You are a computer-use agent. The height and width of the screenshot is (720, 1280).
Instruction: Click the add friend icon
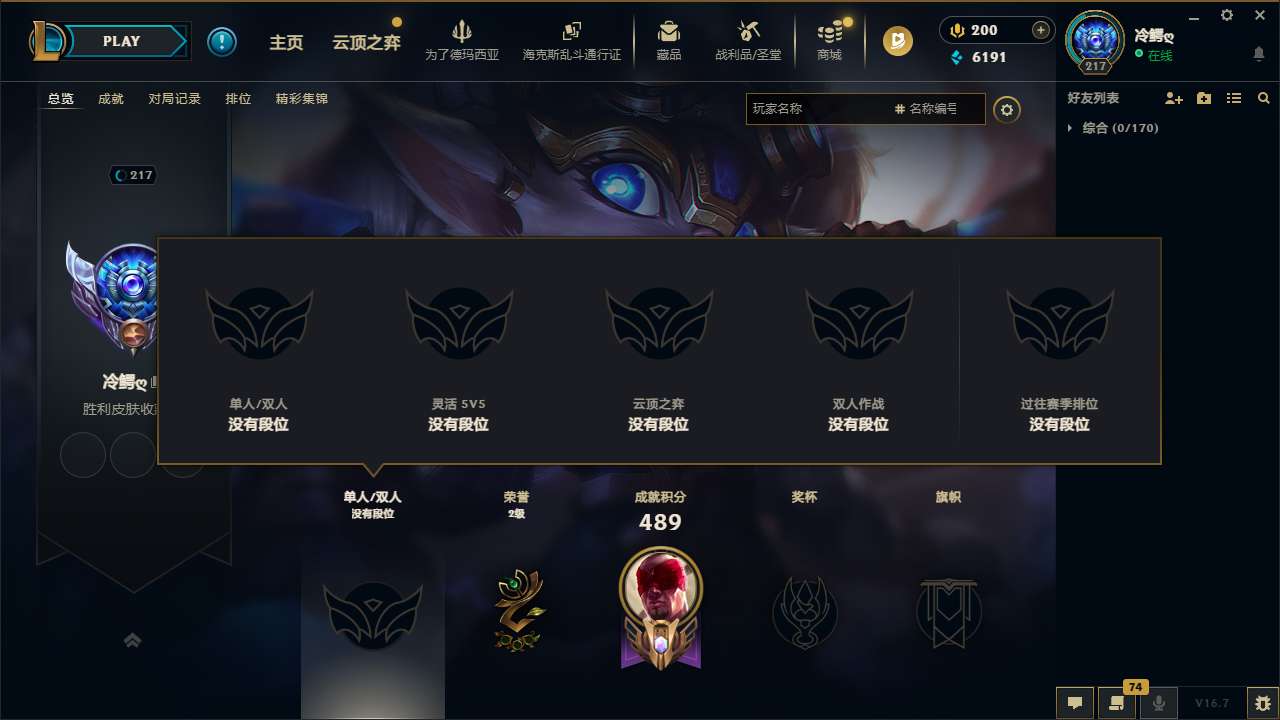pyautogui.click(x=1174, y=98)
